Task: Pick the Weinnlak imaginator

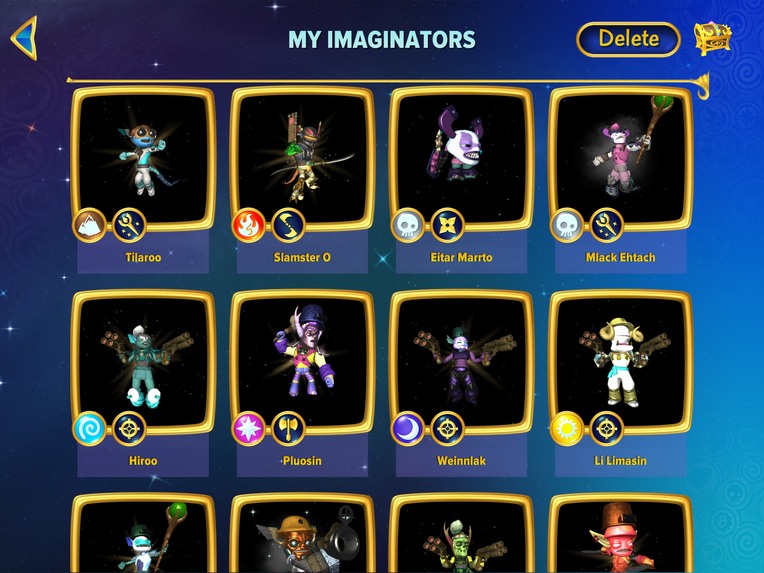Action: [x=461, y=363]
